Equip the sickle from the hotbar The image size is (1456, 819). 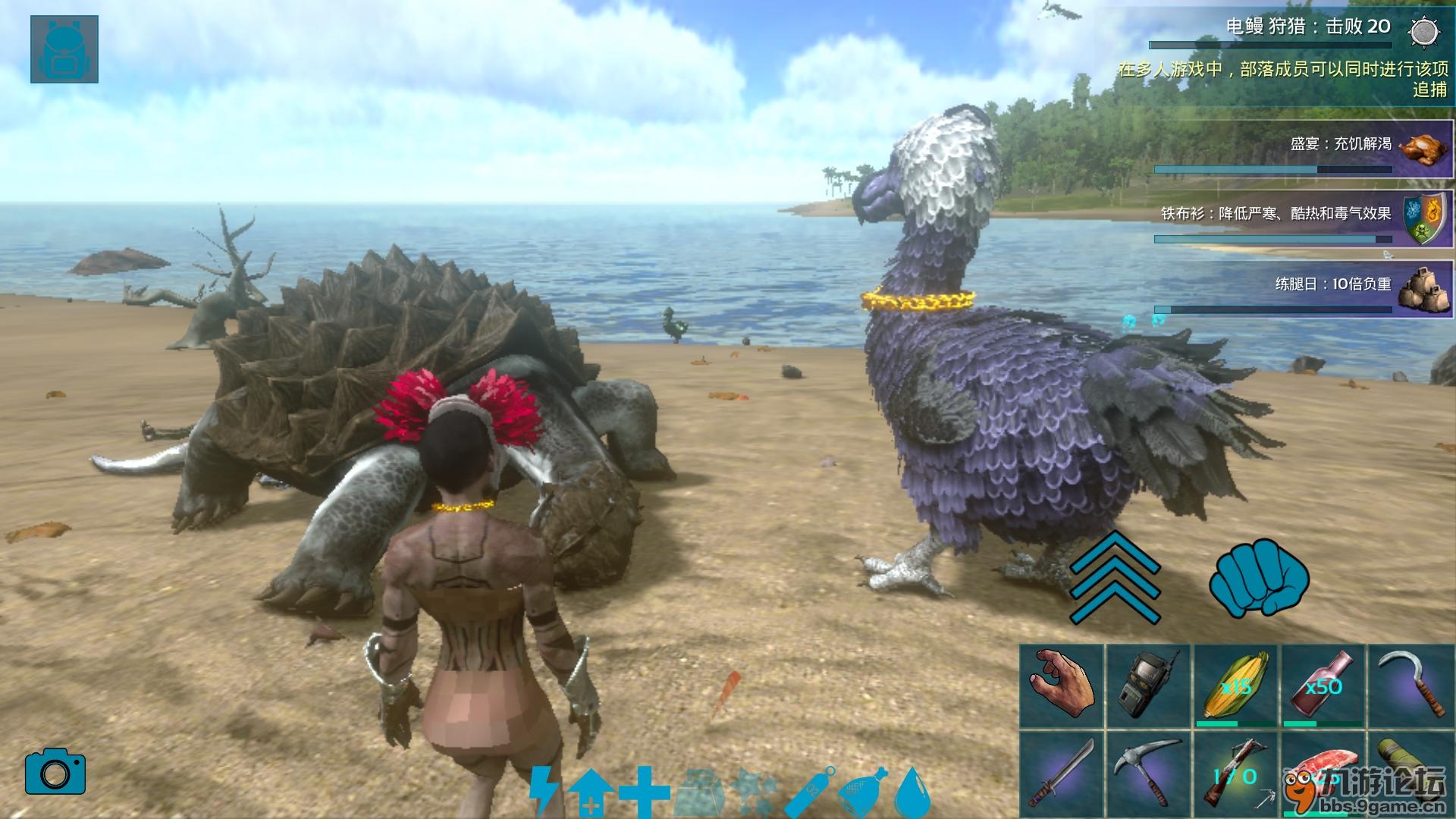pyautogui.click(x=1410, y=686)
